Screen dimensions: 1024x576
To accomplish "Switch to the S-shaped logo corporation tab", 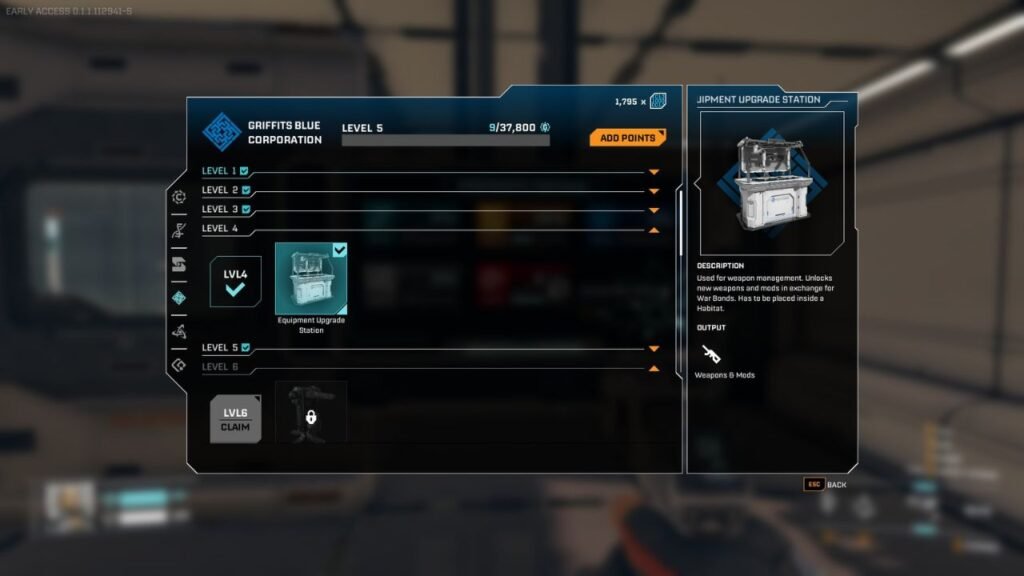I will (x=179, y=265).
